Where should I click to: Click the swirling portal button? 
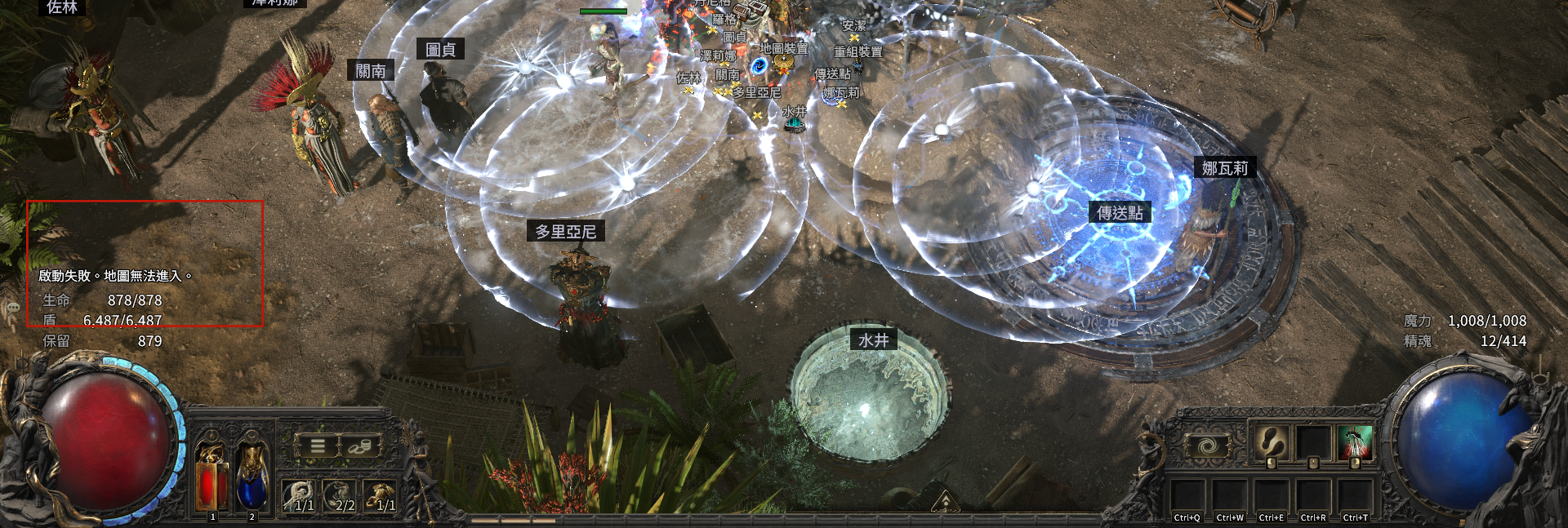[1207, 446]
